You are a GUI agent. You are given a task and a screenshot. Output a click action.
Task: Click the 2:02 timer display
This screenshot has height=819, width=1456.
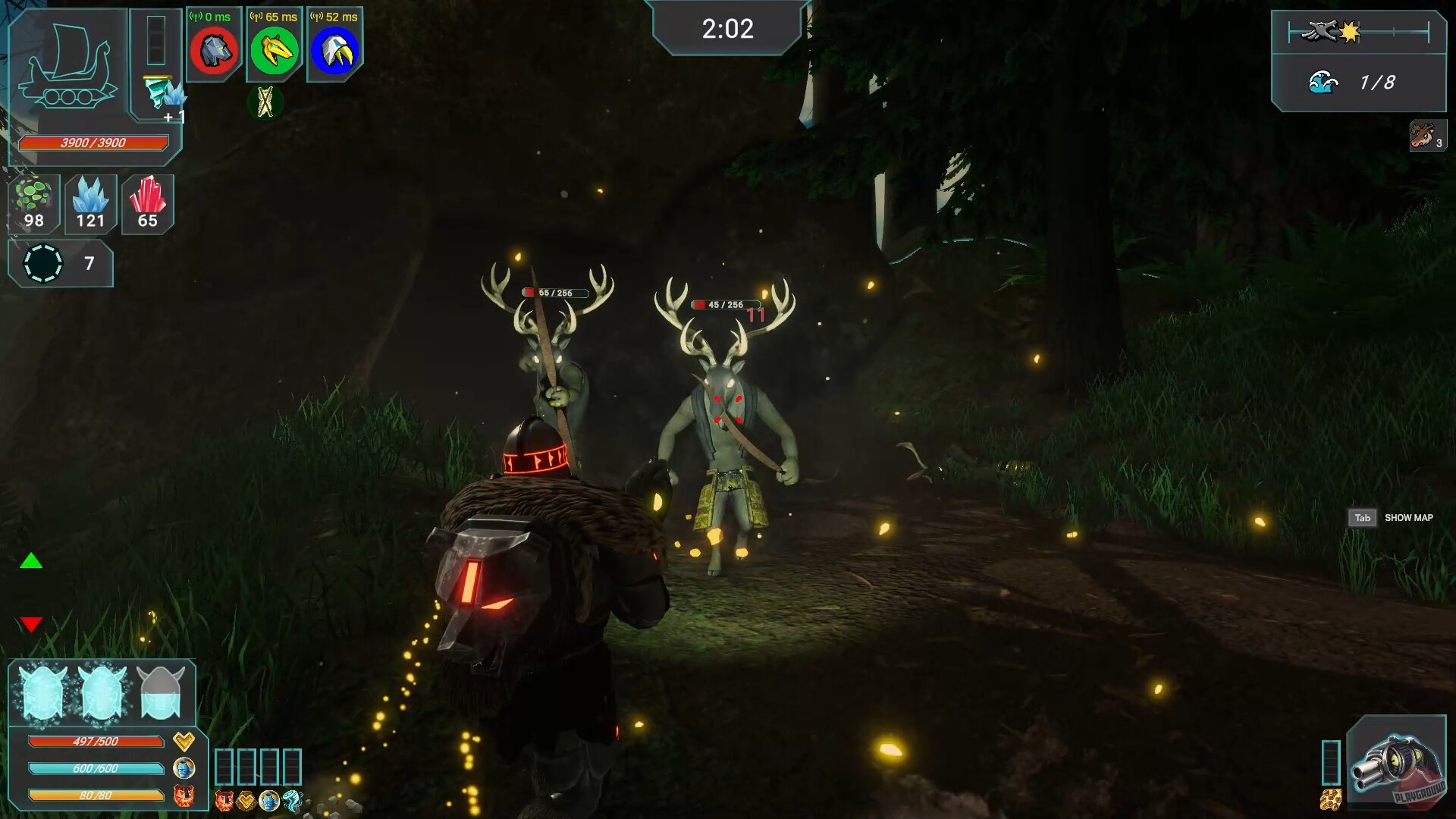(x=727, y=30)
